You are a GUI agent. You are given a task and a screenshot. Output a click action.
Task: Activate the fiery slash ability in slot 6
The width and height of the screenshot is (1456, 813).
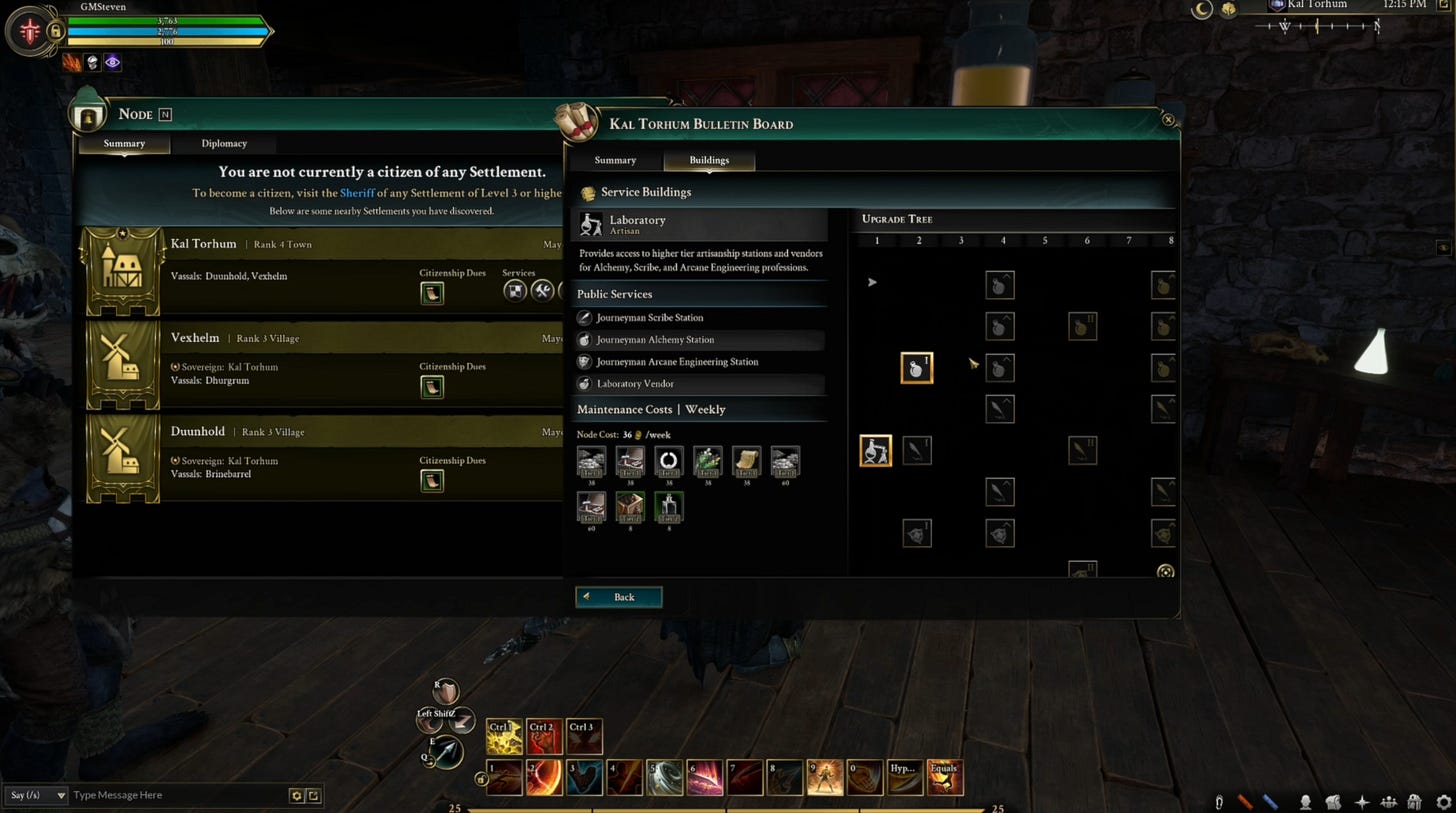pos(704,778)
